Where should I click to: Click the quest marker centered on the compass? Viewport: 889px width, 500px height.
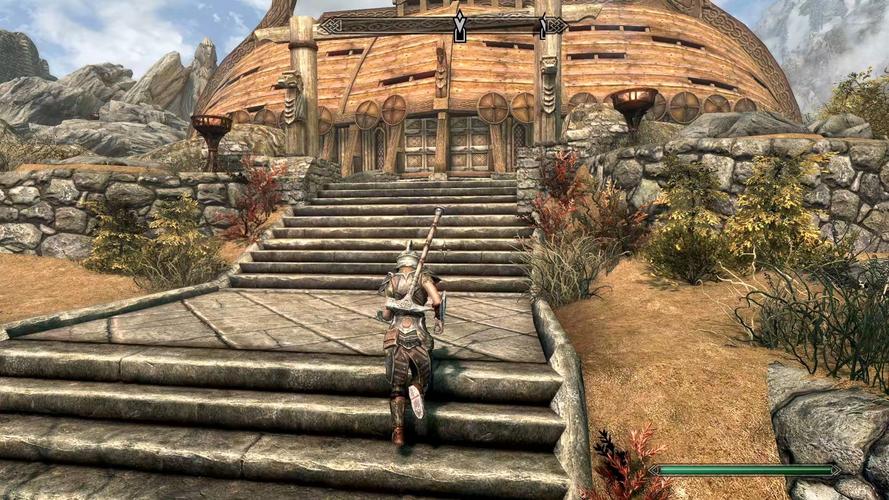pos(459,26)
